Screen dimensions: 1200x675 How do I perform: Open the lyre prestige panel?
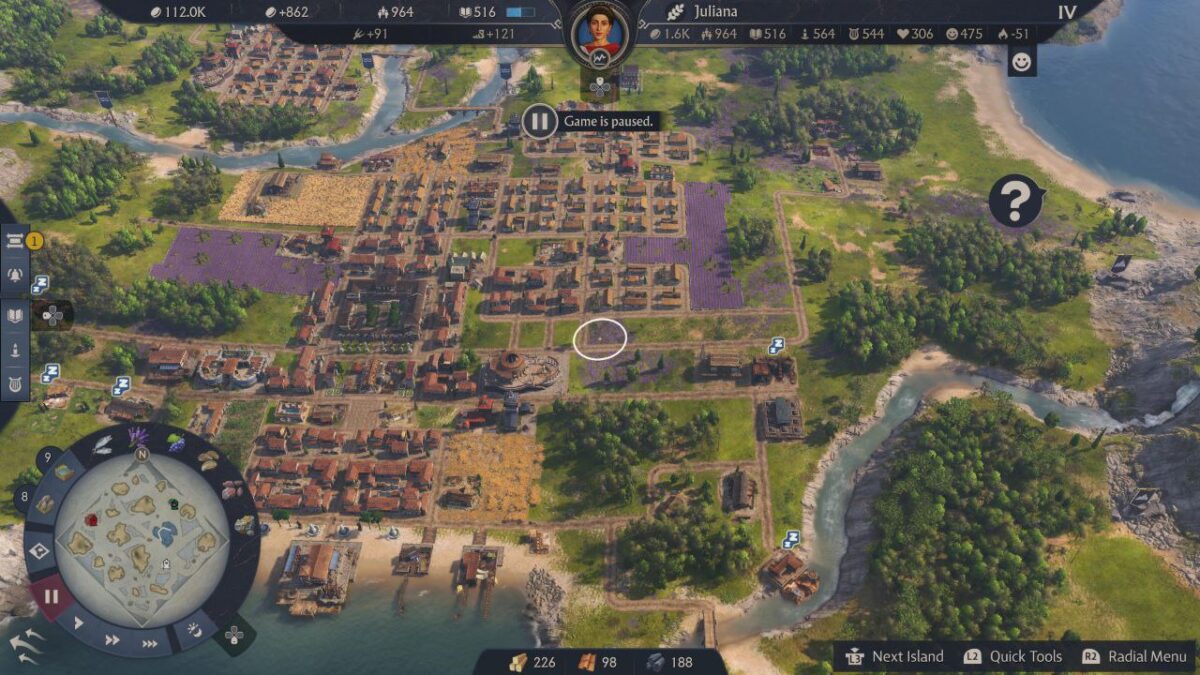(x=15, y=383)
